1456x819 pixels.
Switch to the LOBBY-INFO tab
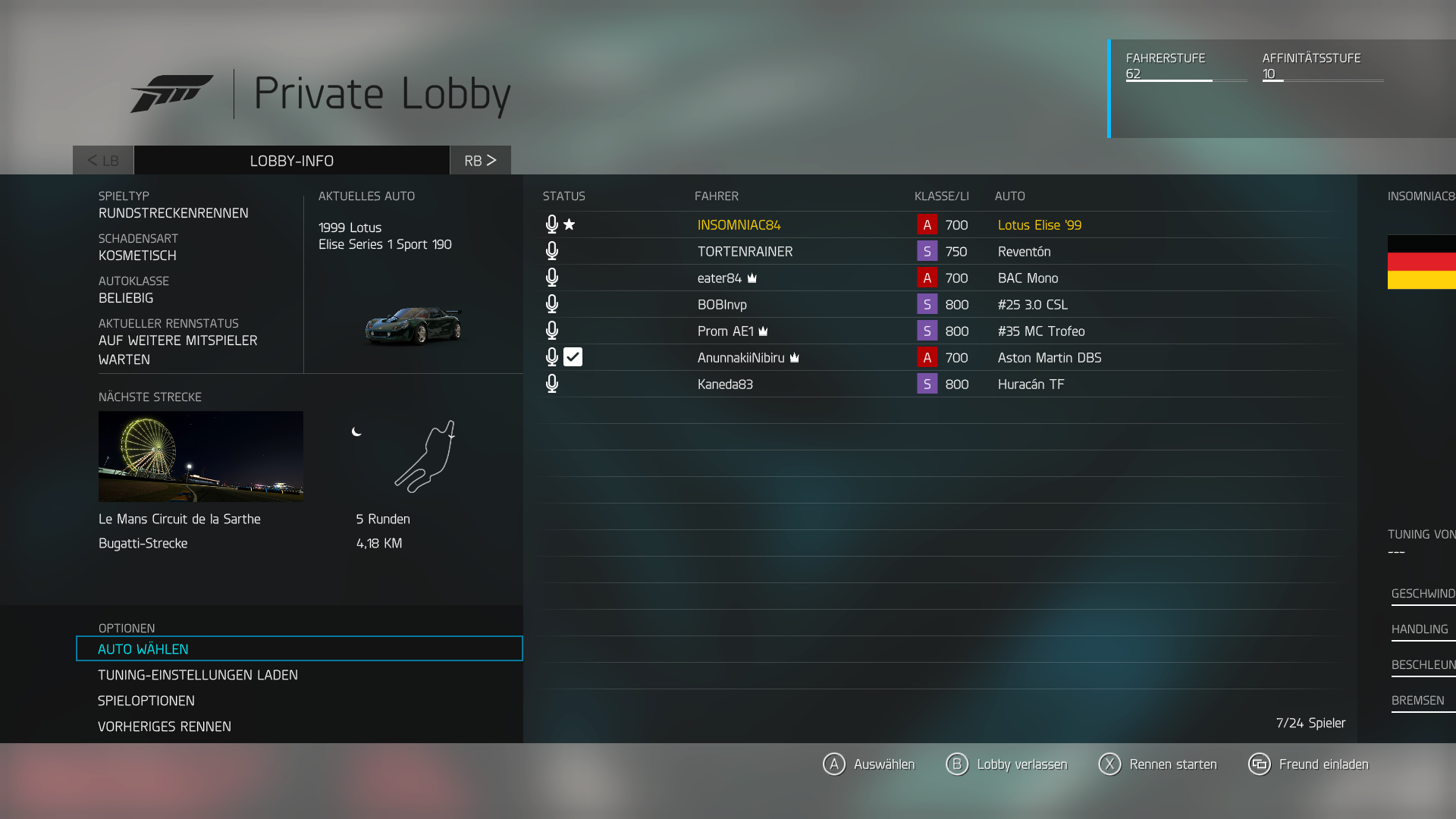click(x=292, y=161)
